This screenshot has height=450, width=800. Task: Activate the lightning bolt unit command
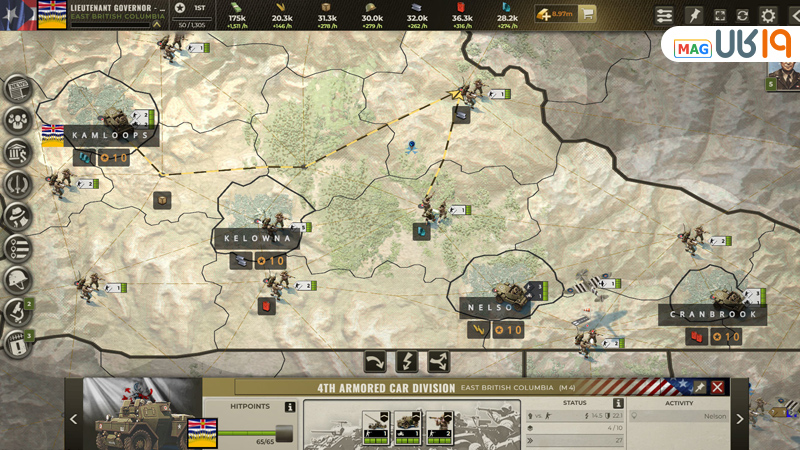(x=408, y=361)
